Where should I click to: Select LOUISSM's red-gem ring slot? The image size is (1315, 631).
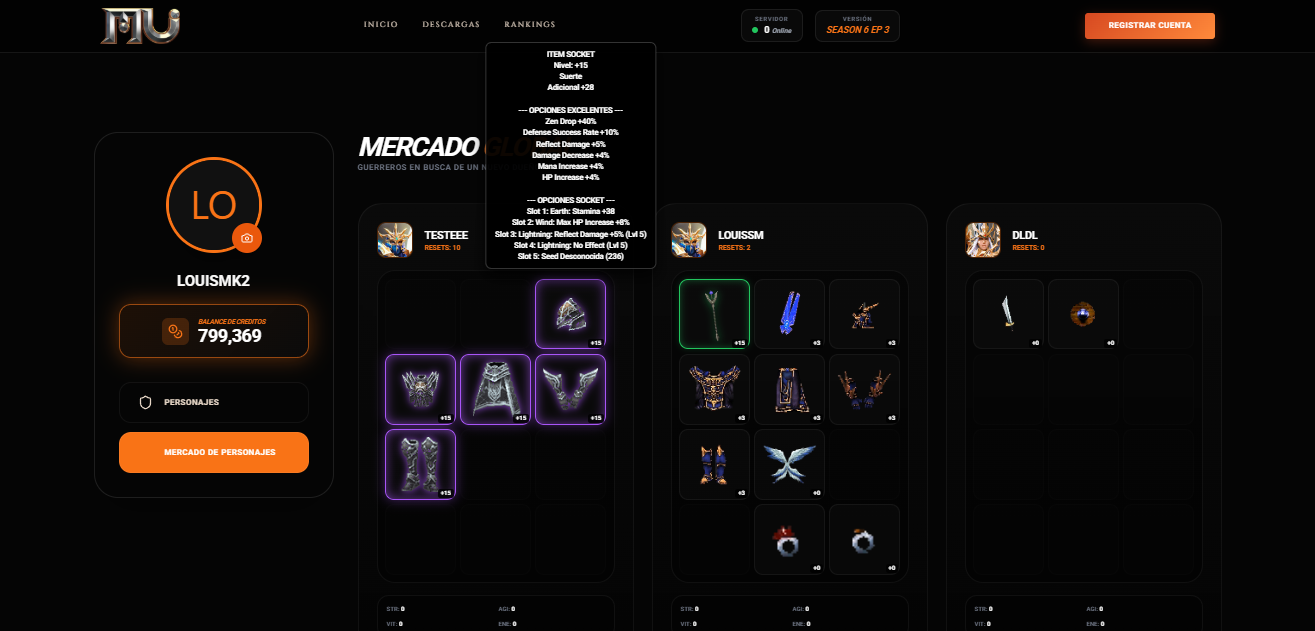[x=789, y=539]
